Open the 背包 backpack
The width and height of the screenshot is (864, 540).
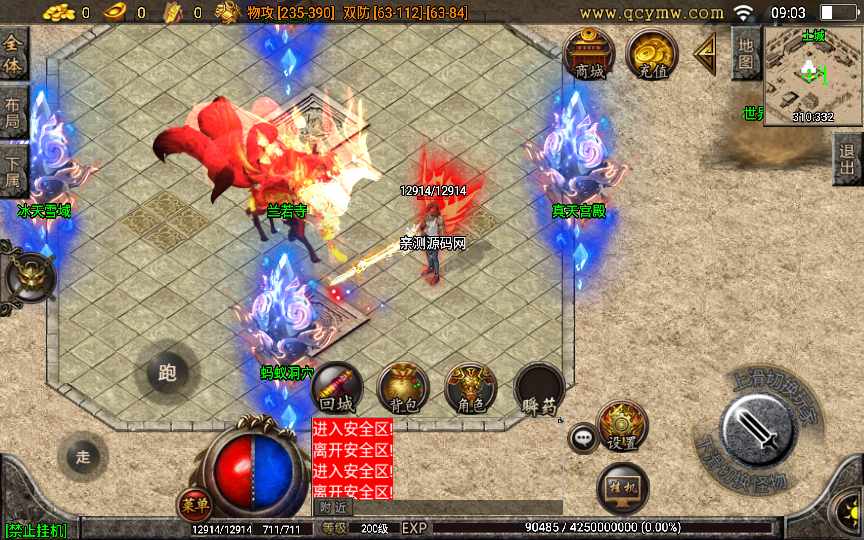coord(403,390)
